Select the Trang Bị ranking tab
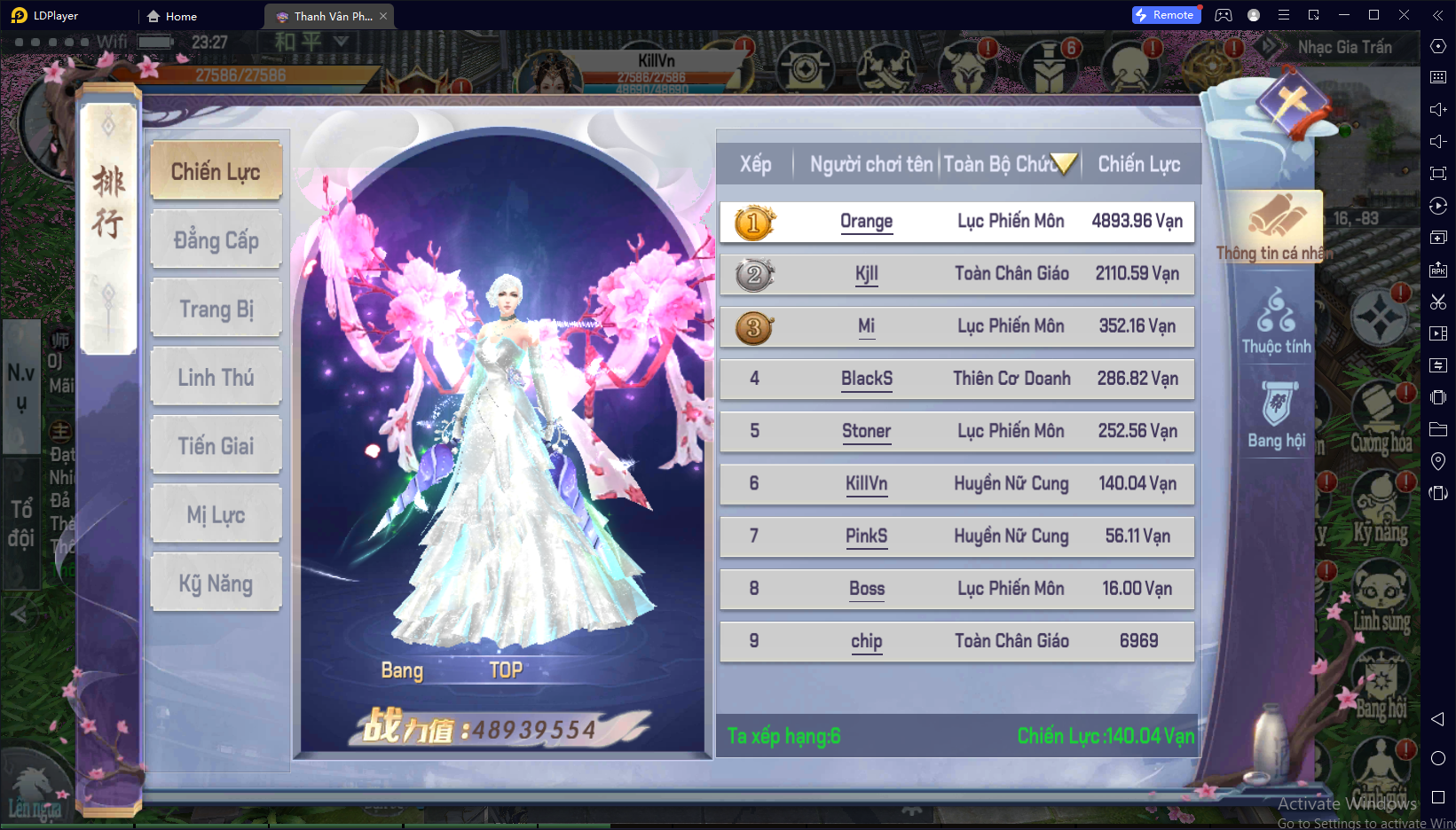This screenshot has width=1456, height=830. click(x=216, y=309)
